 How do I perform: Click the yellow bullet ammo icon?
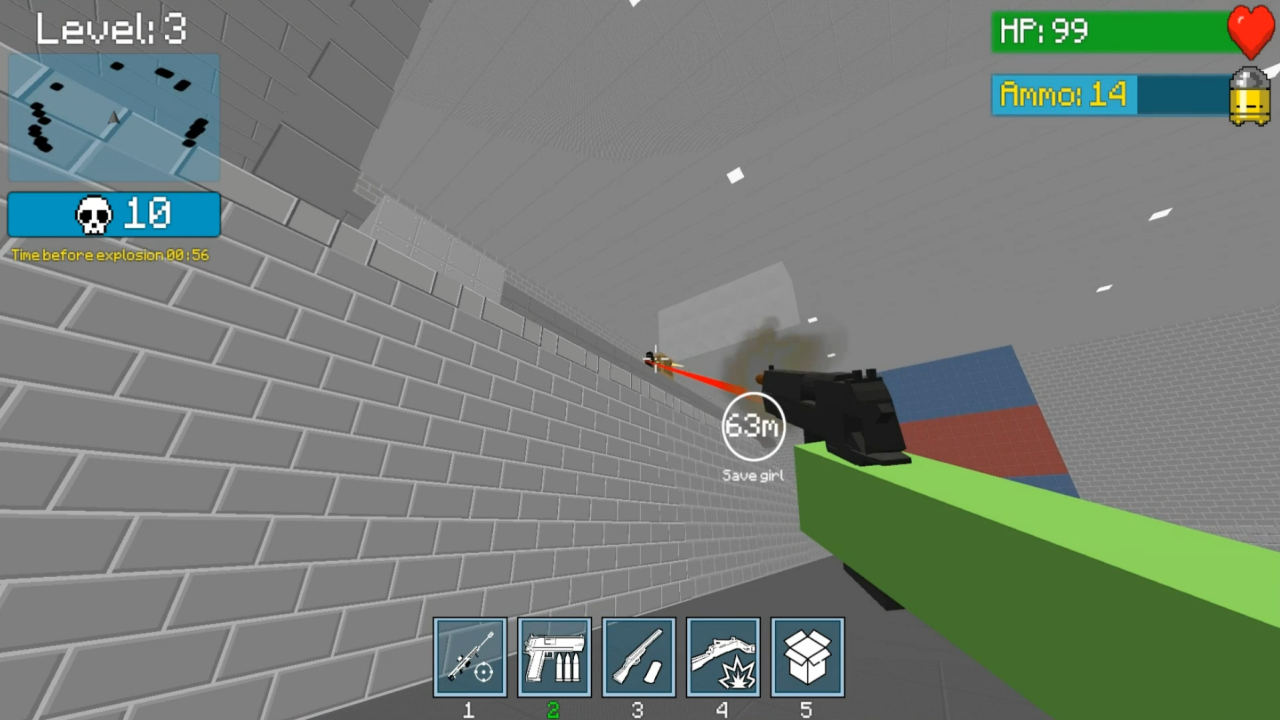(1248, 98)
